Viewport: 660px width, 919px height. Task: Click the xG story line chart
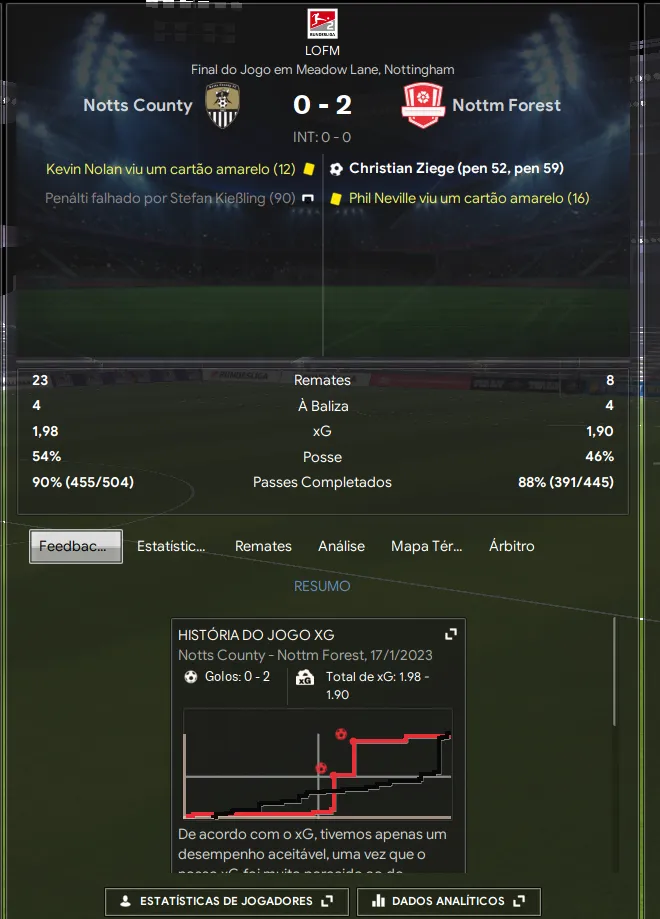pyautogui.click(x=317, y=765)
